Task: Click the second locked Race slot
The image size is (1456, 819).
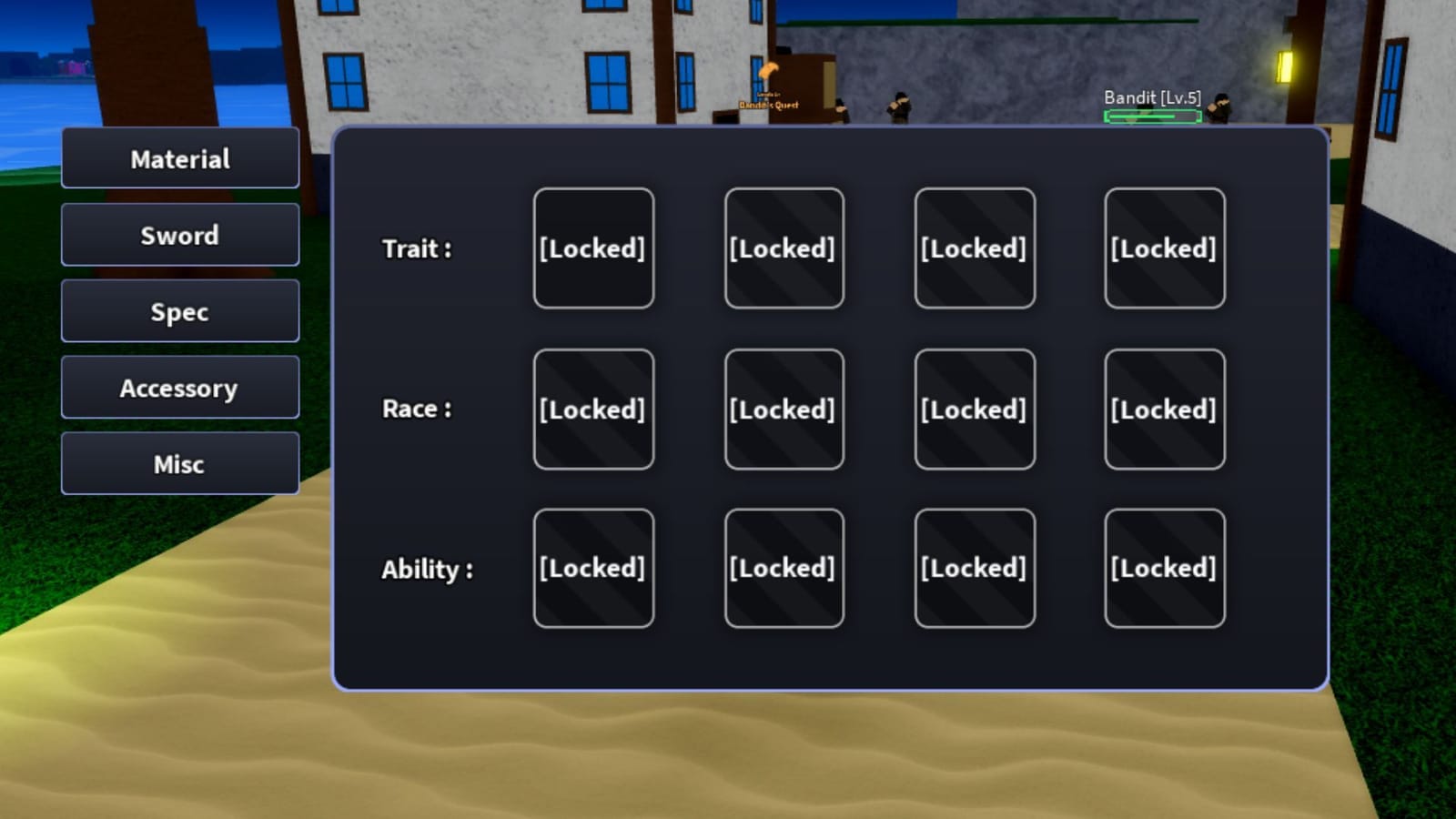Action: click(x=784, y=409)
